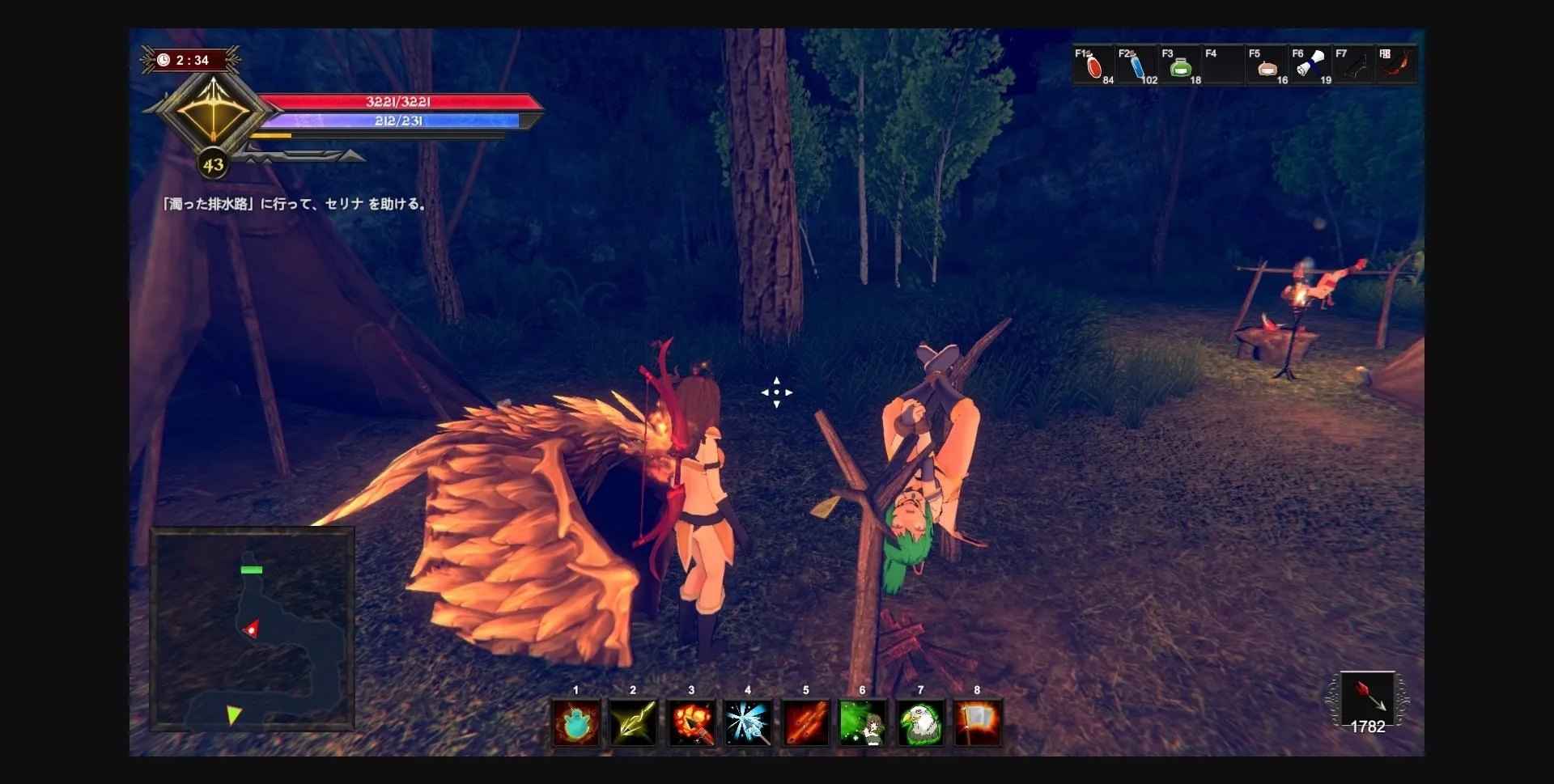Image resolution: width=1554 pixels, height=784 pixels.
Task: Use the rolled white scroll item
Action: pos(1311,66)
